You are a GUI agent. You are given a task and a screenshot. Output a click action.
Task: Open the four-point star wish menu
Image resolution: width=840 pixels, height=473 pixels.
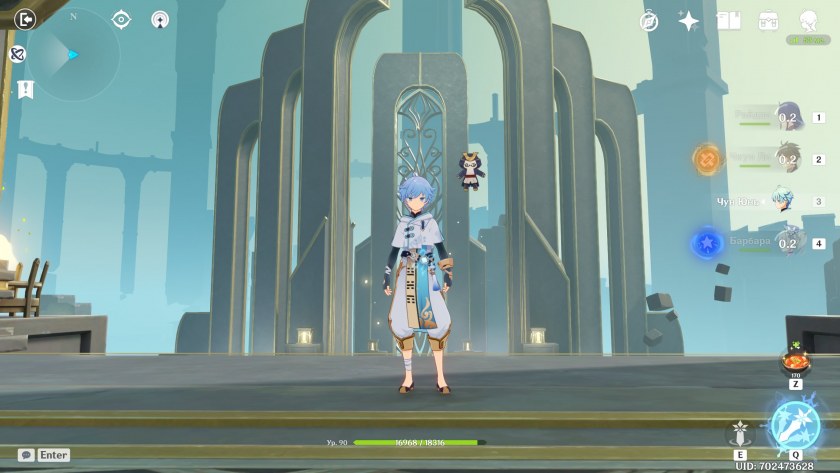tap(689, 21)
